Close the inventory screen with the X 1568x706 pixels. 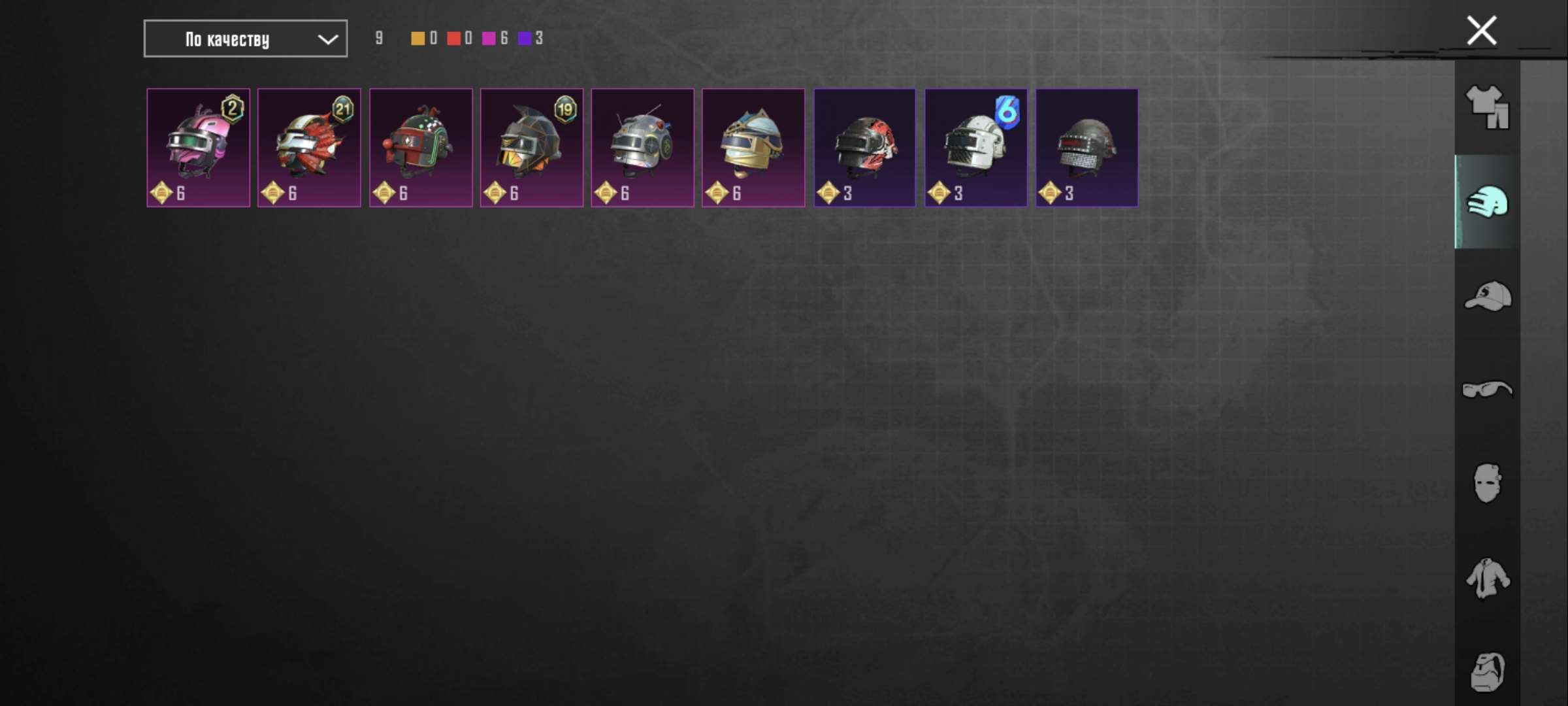[x=1481, y=31]
